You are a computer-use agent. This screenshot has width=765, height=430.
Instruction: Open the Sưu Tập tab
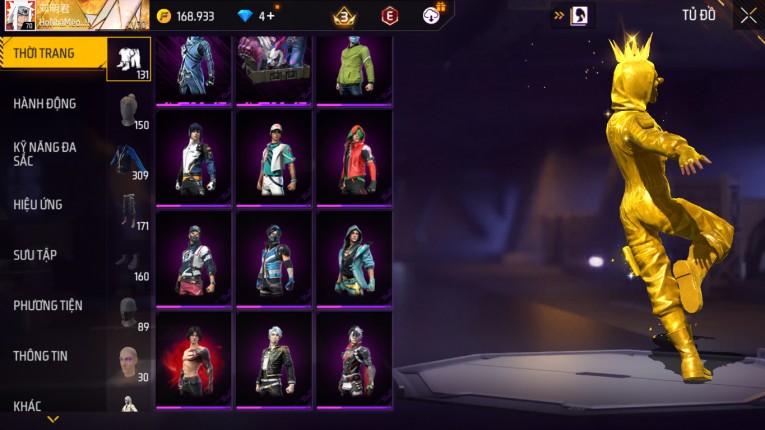tap(35, 255)
